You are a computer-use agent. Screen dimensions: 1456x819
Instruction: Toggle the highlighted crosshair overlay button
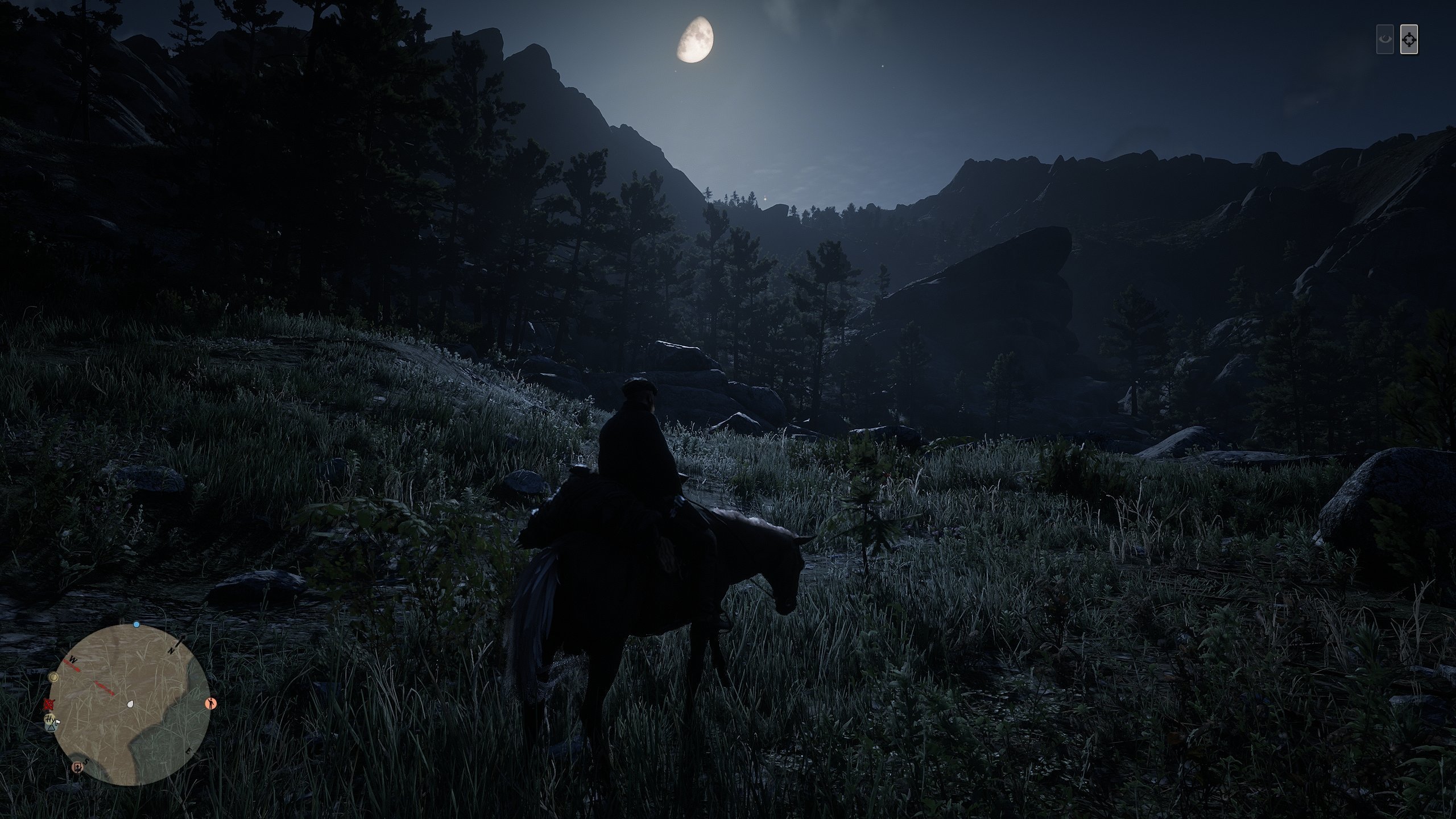[1409, 40]
